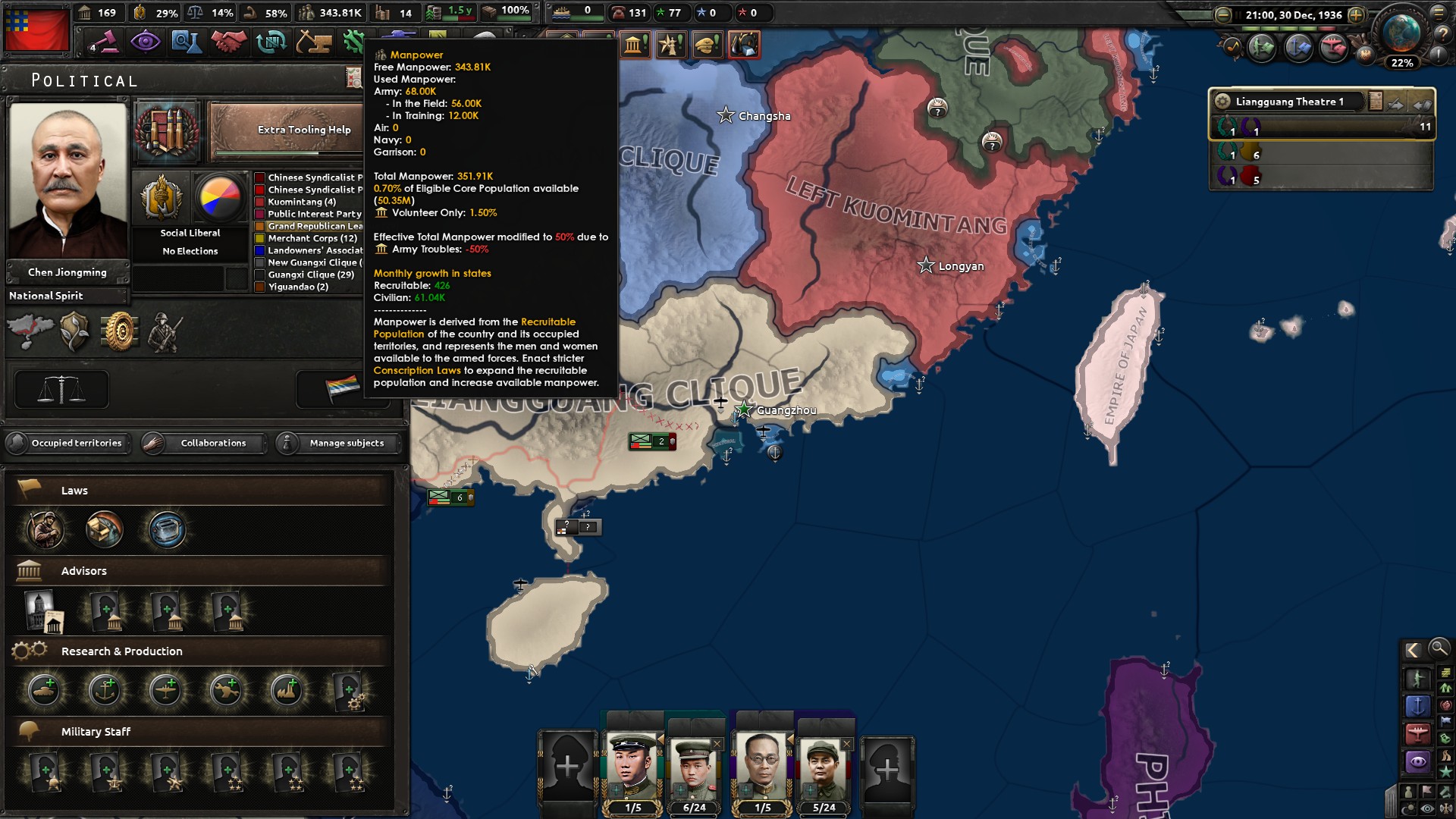The height and width of the screenshot is (819, 1456).
Task: Collapse the Military Staff section
Action: click(96, 731)
